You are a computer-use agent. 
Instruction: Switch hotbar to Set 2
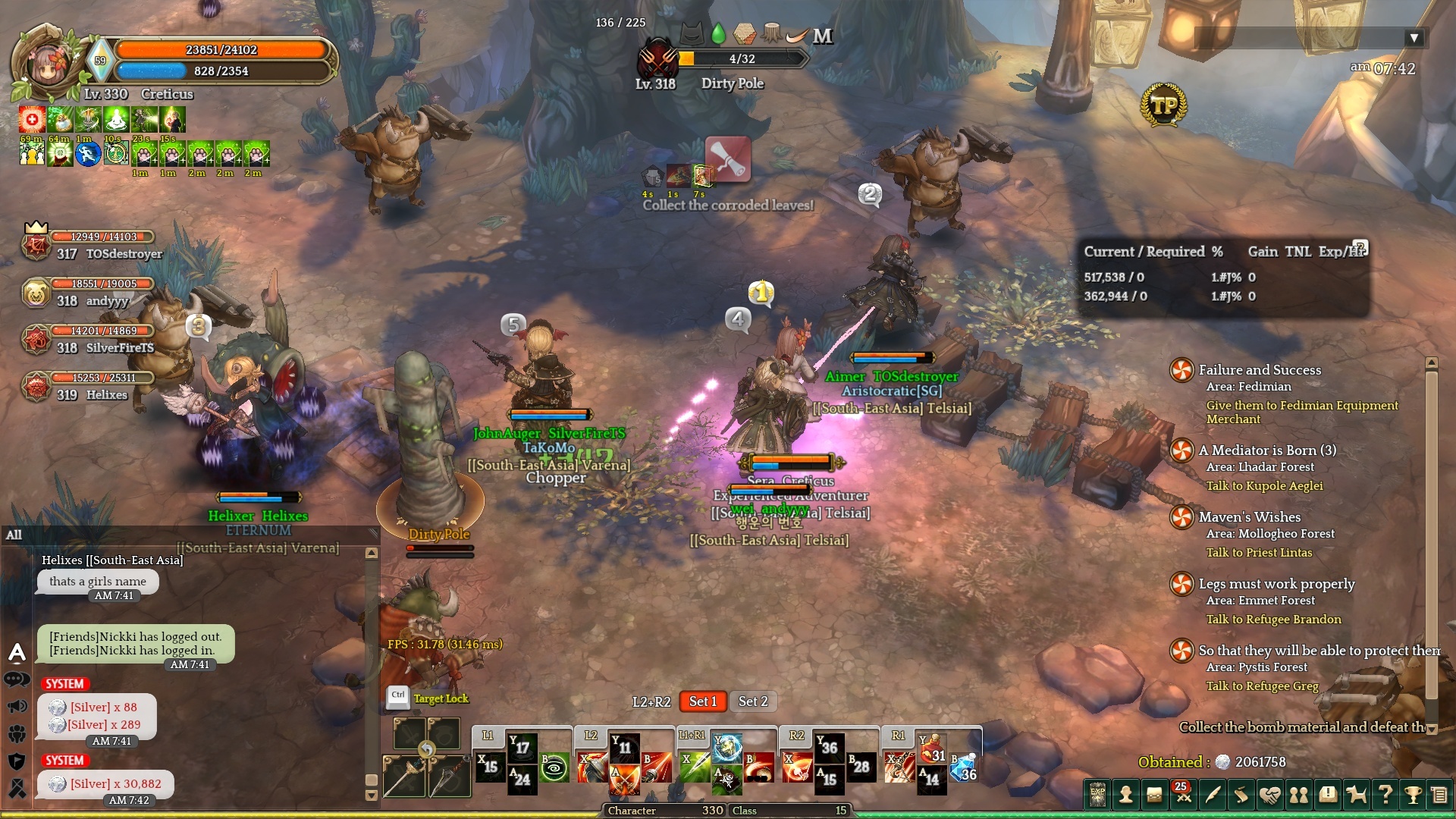point(753,701)
